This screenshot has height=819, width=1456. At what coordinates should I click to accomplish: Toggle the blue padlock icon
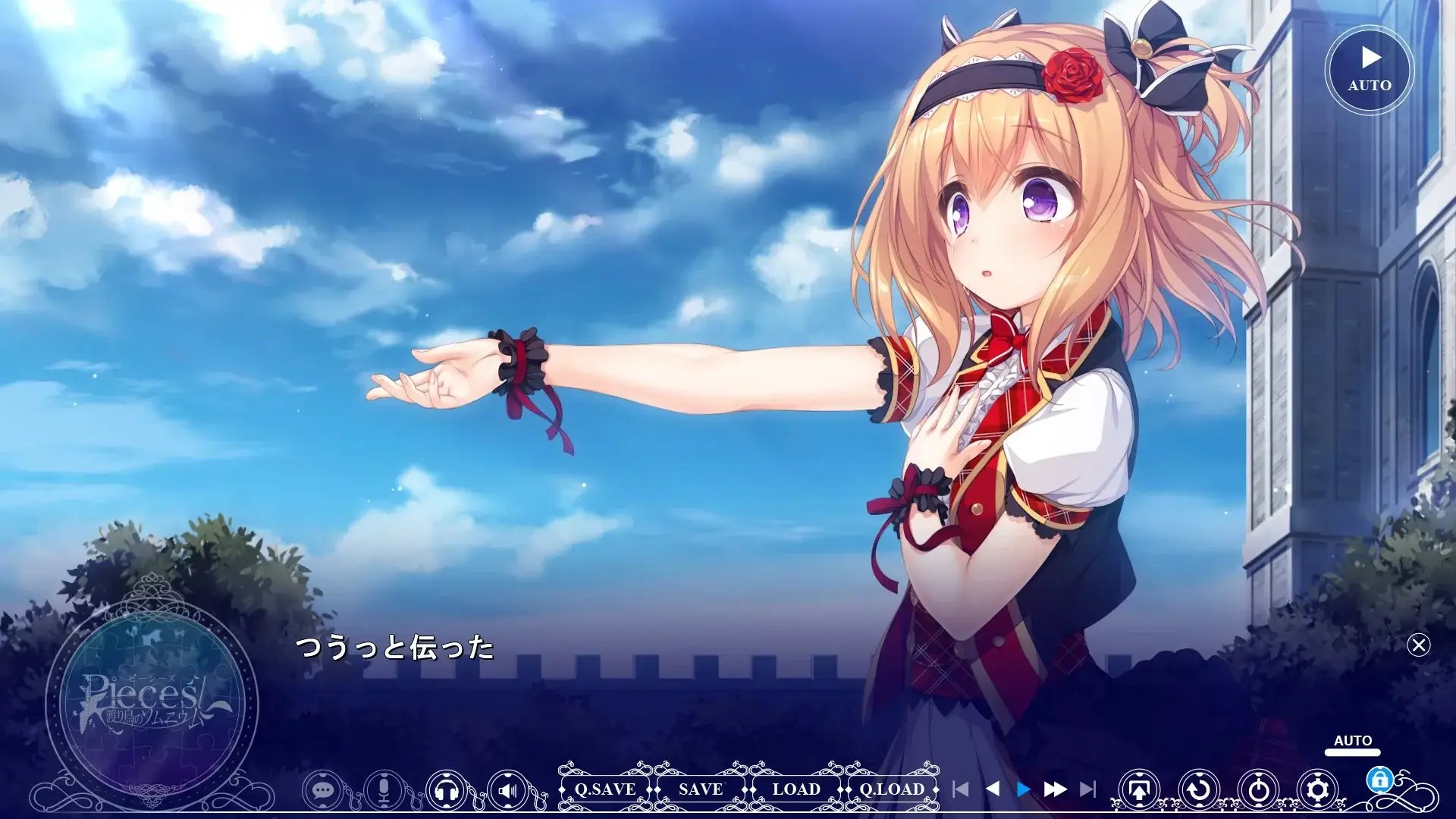coord(1379,780)
